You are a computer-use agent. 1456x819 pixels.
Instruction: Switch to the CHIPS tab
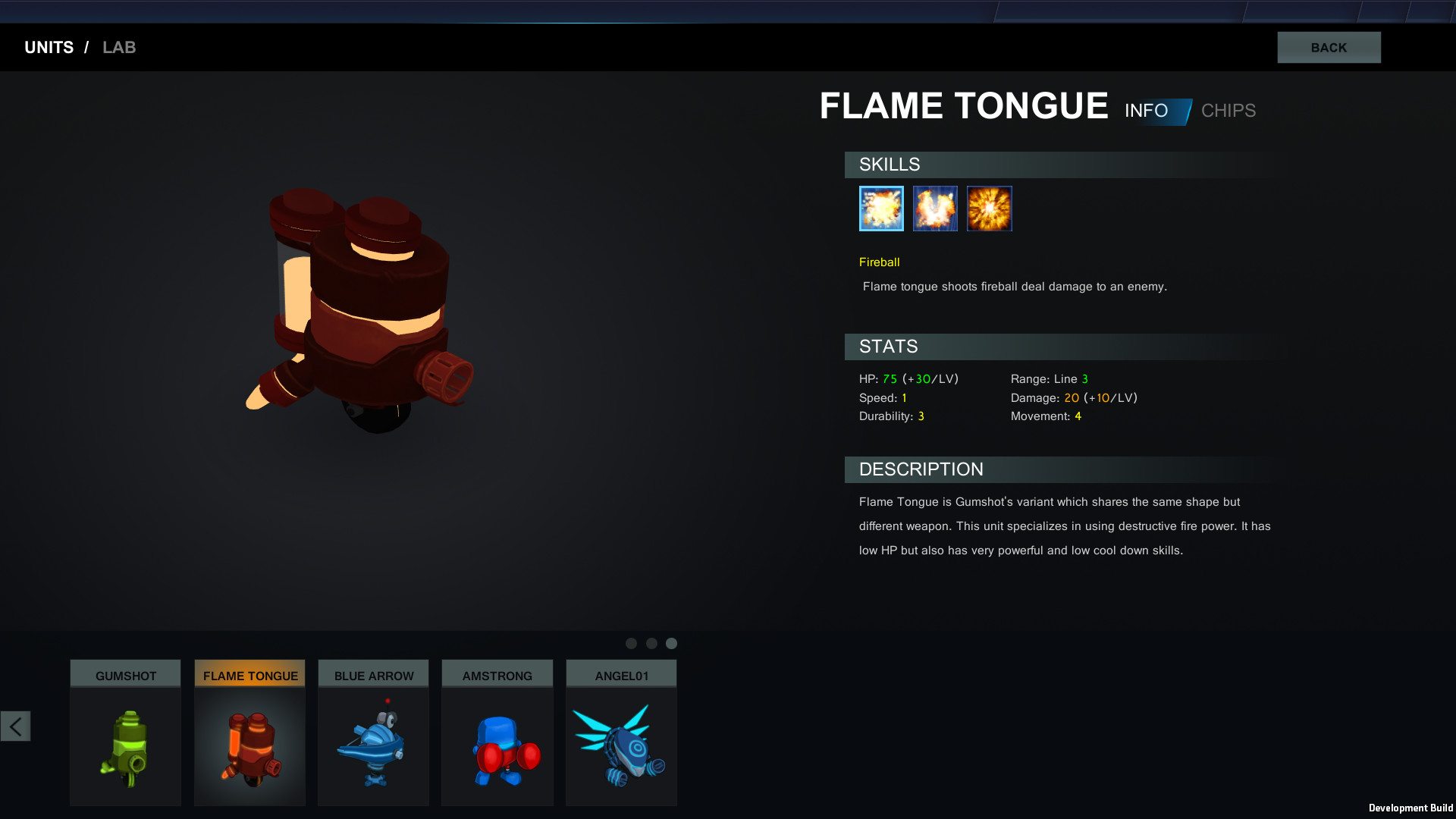[x=1228, y=111]
